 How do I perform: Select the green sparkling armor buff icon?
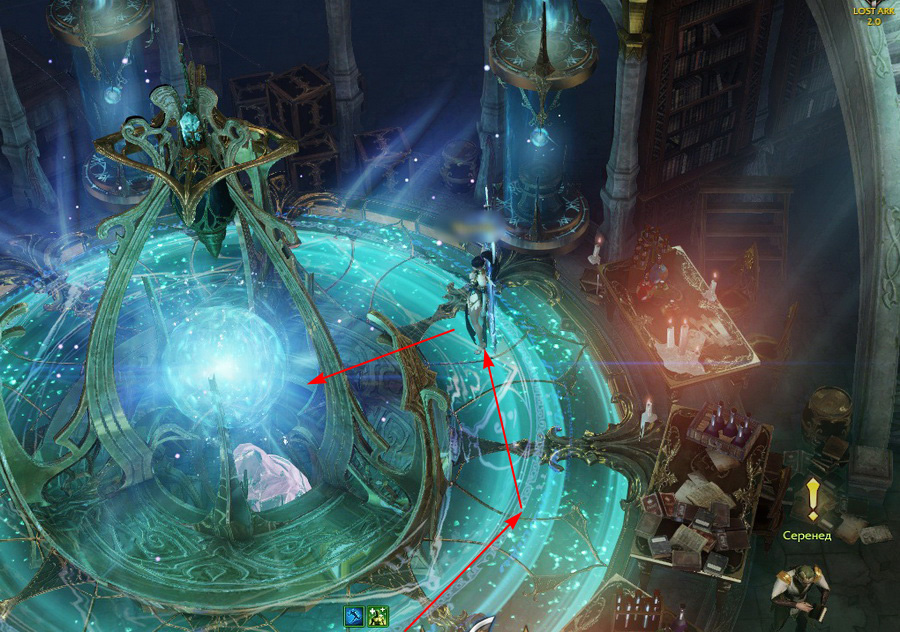pos(377,616)
